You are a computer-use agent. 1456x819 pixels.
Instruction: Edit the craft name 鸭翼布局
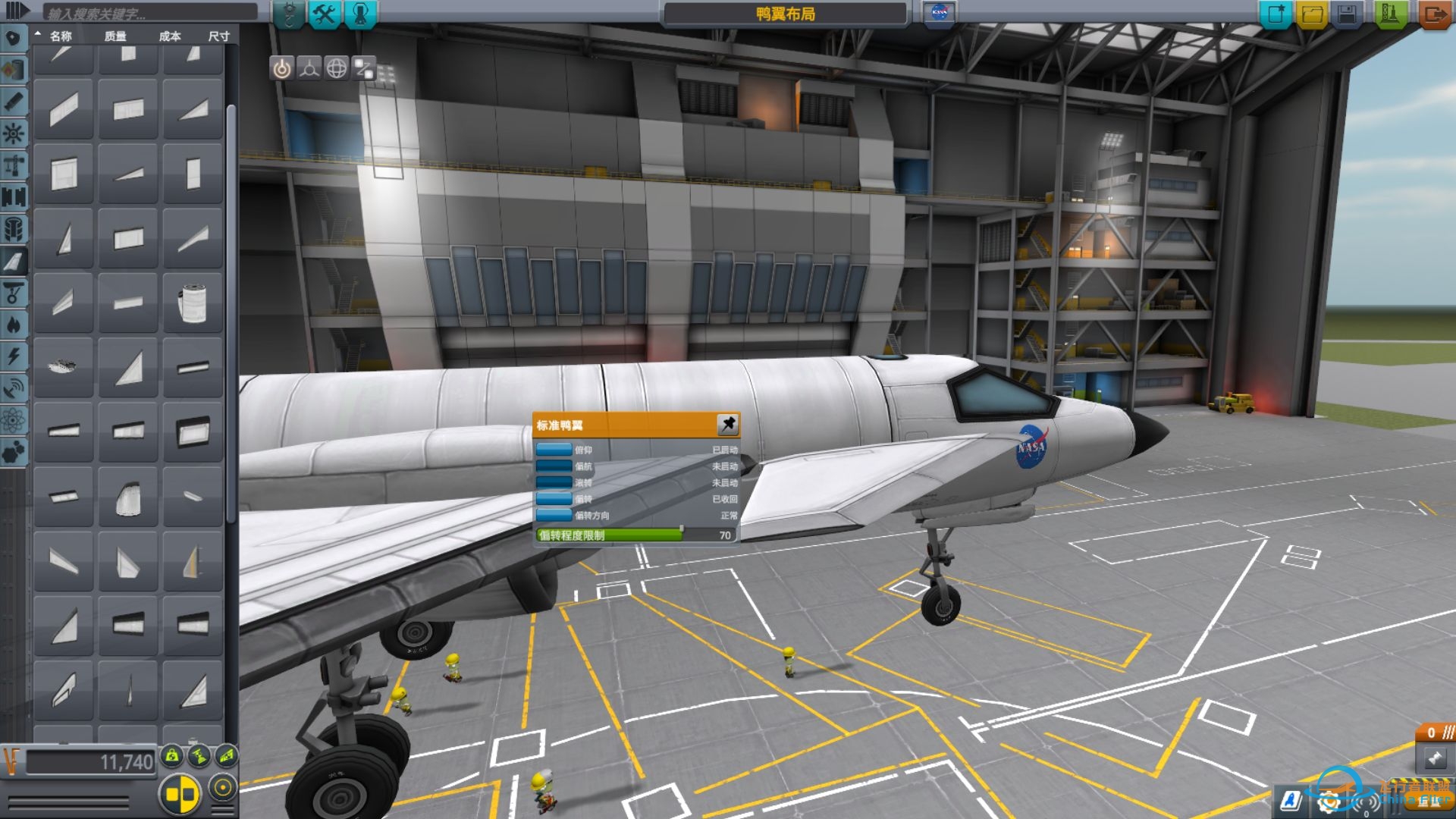785,14
